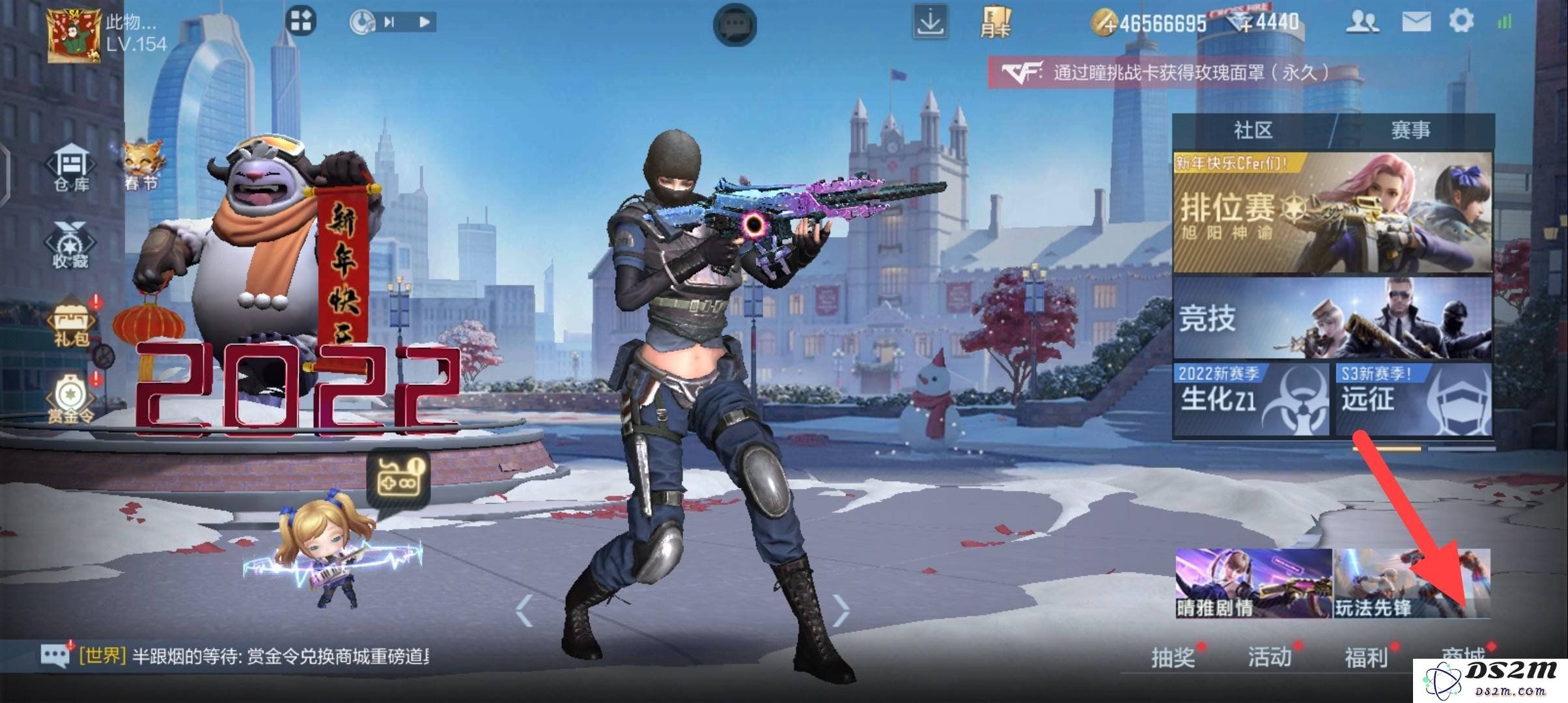
Task: Open the mail envelope icon
Action: (1416, 23)
